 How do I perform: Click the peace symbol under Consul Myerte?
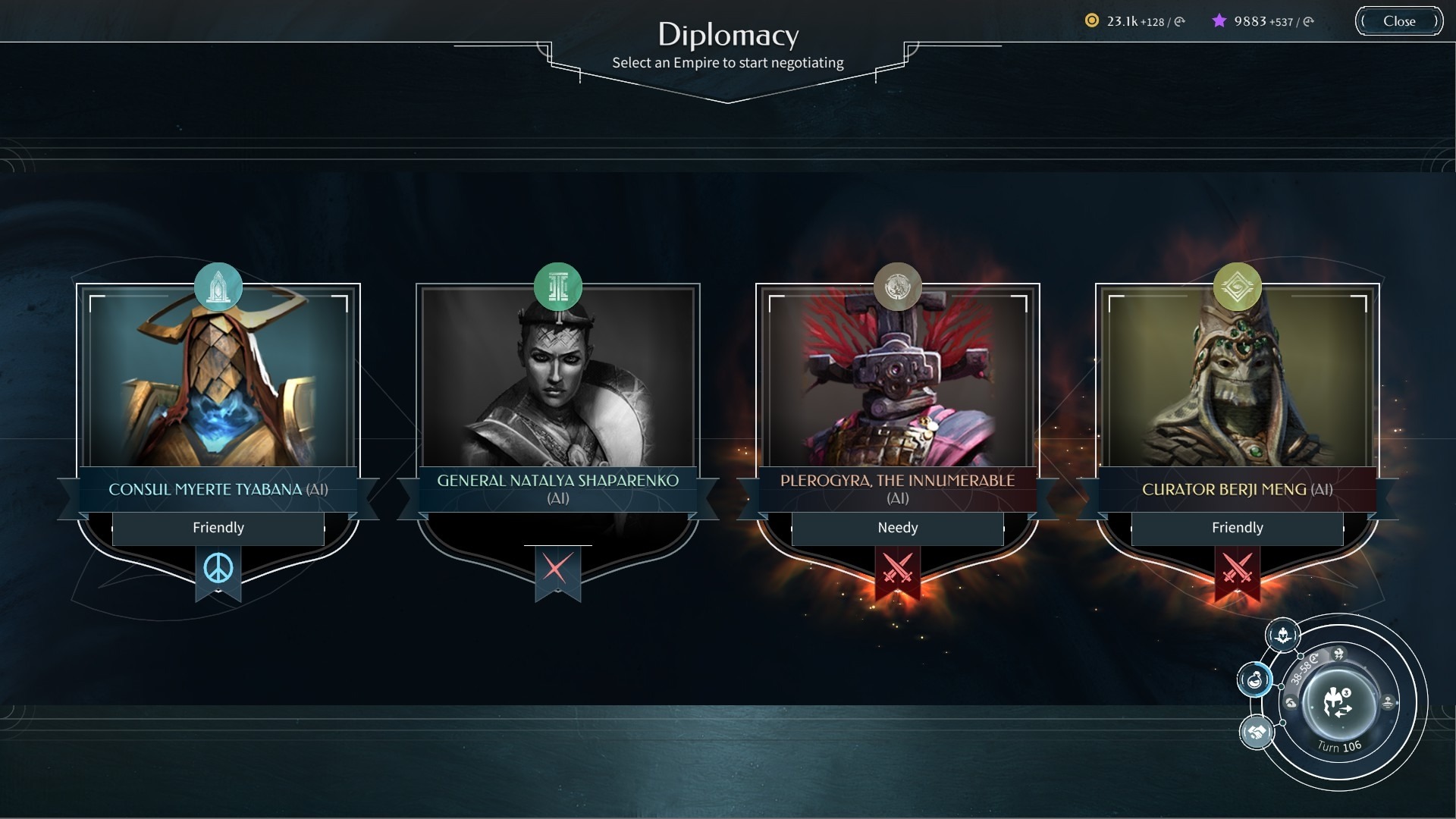coord(218,569)
